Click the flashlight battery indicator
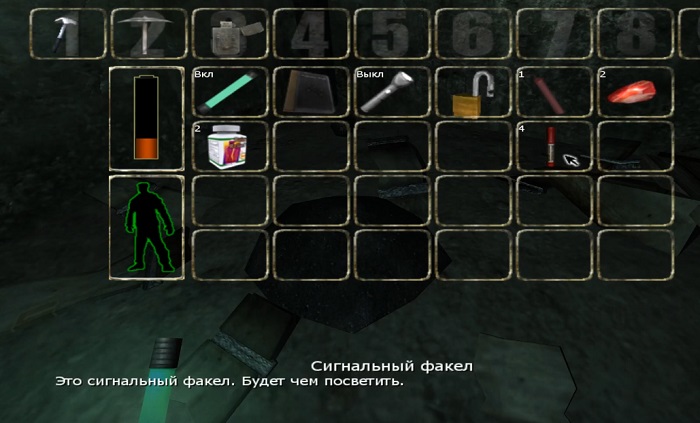Viewport: 700px width, 423px height. pos(147,118)
